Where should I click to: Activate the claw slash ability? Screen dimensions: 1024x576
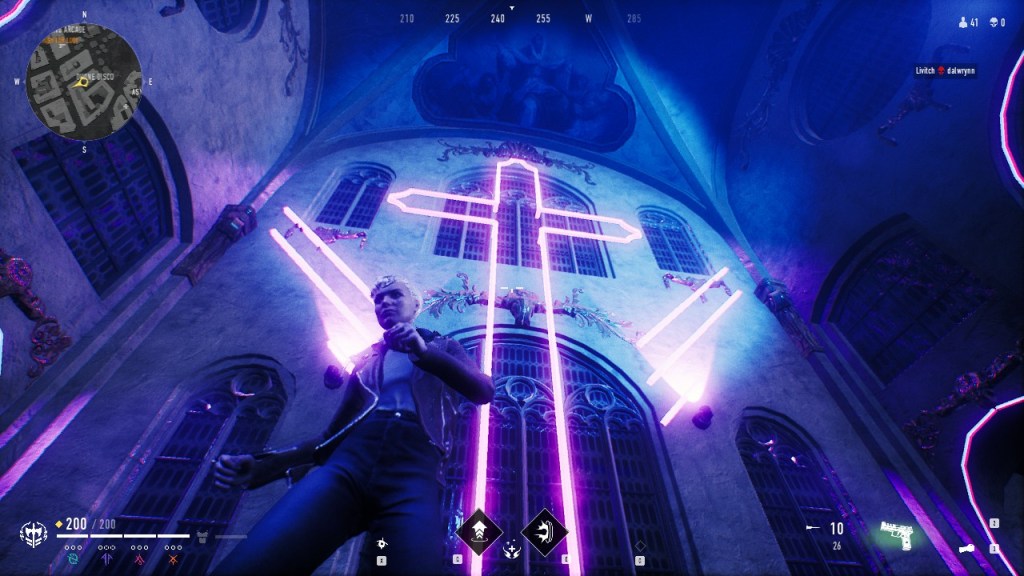545,528
